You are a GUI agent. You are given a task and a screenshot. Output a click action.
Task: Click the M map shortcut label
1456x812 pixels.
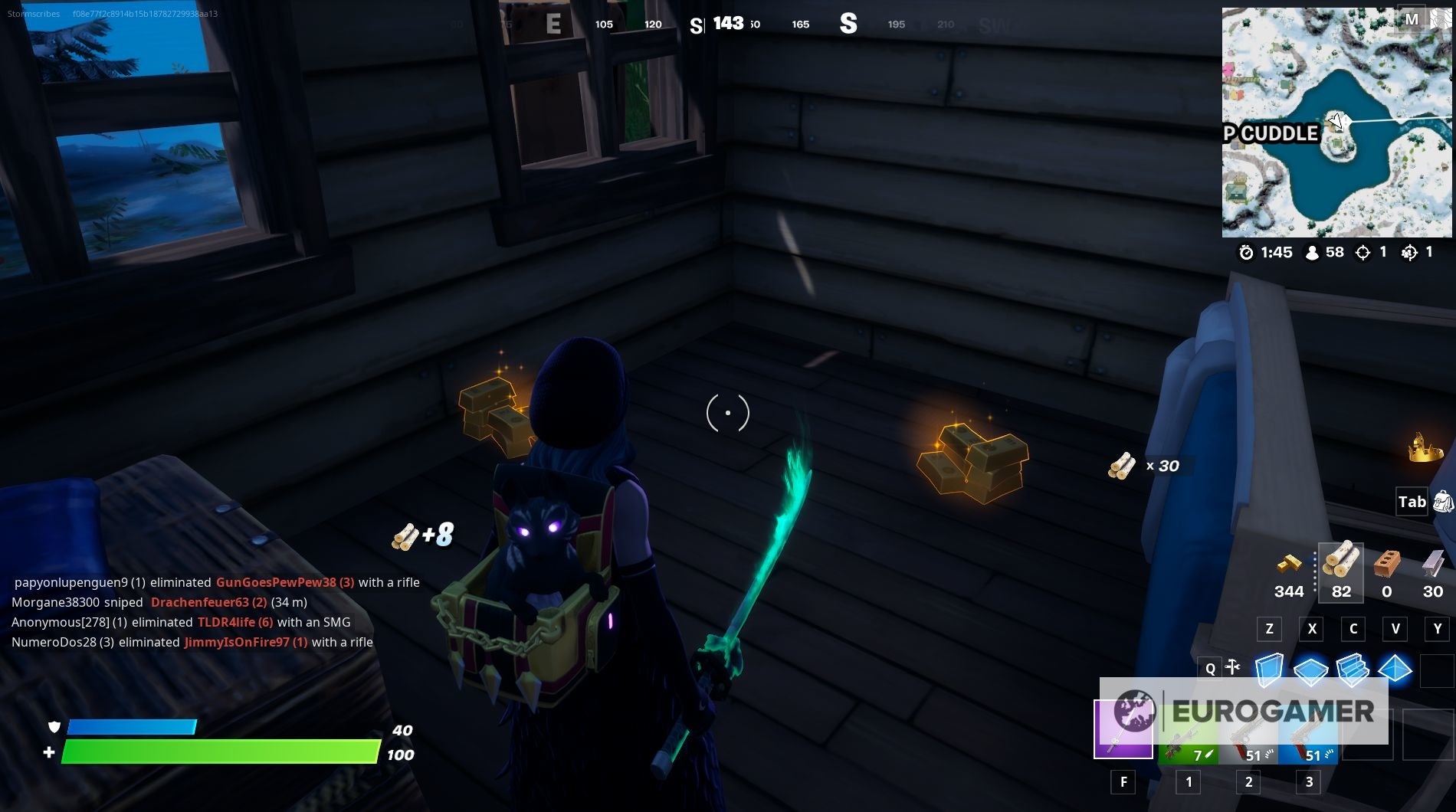pyautogui.click(x=1412, y=19)
